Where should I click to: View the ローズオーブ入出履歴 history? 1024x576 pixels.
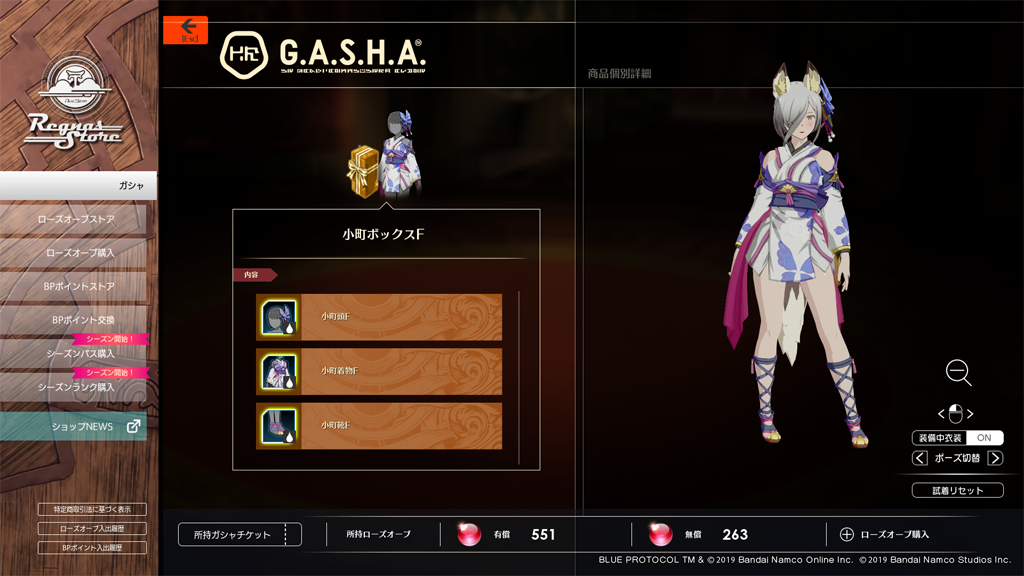(92, 528)
